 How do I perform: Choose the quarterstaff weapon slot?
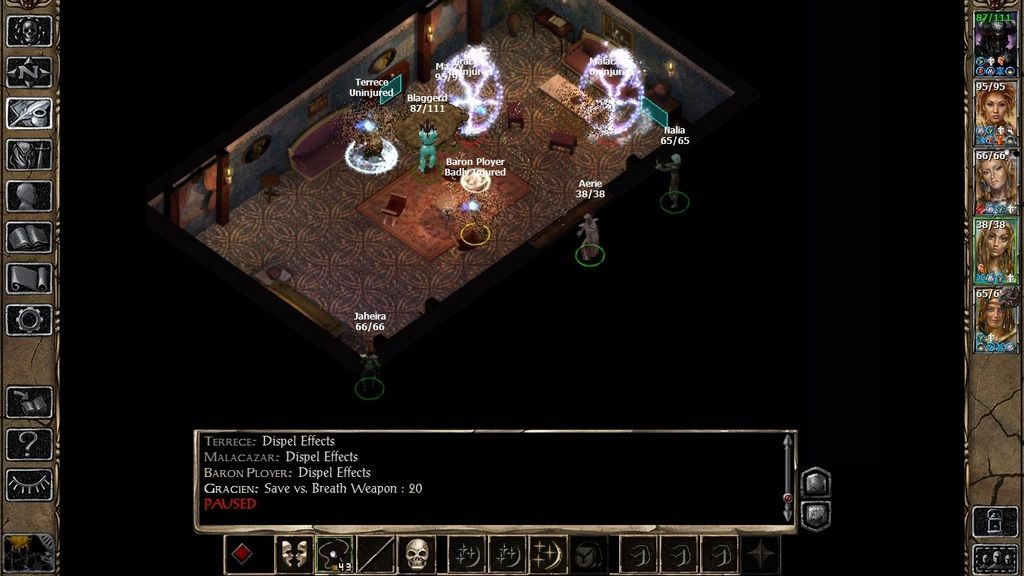click(376, 554)
